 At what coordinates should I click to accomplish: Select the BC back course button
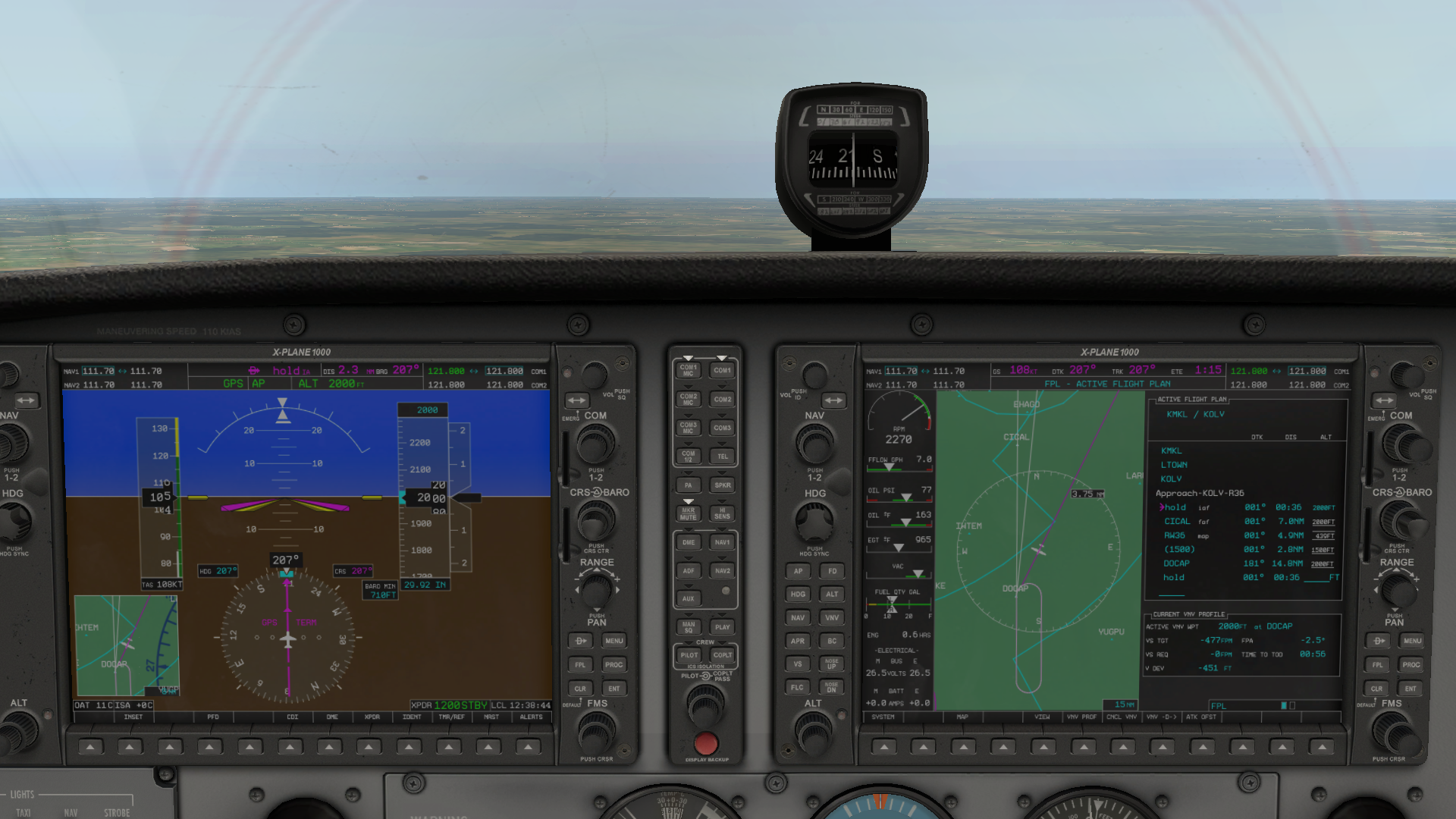click(832, 641)
